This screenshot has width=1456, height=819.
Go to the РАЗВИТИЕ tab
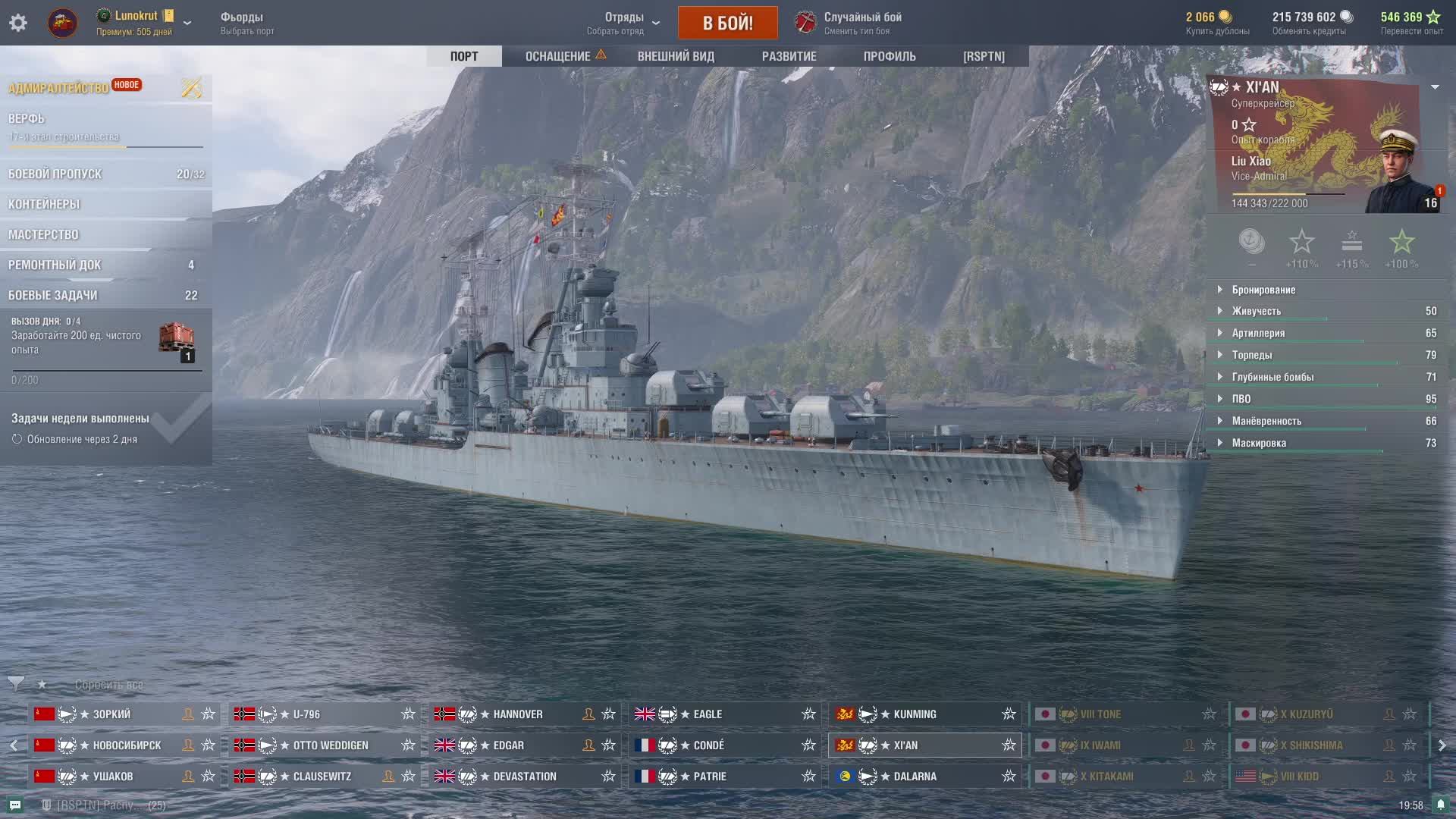(x=789, y=56)
